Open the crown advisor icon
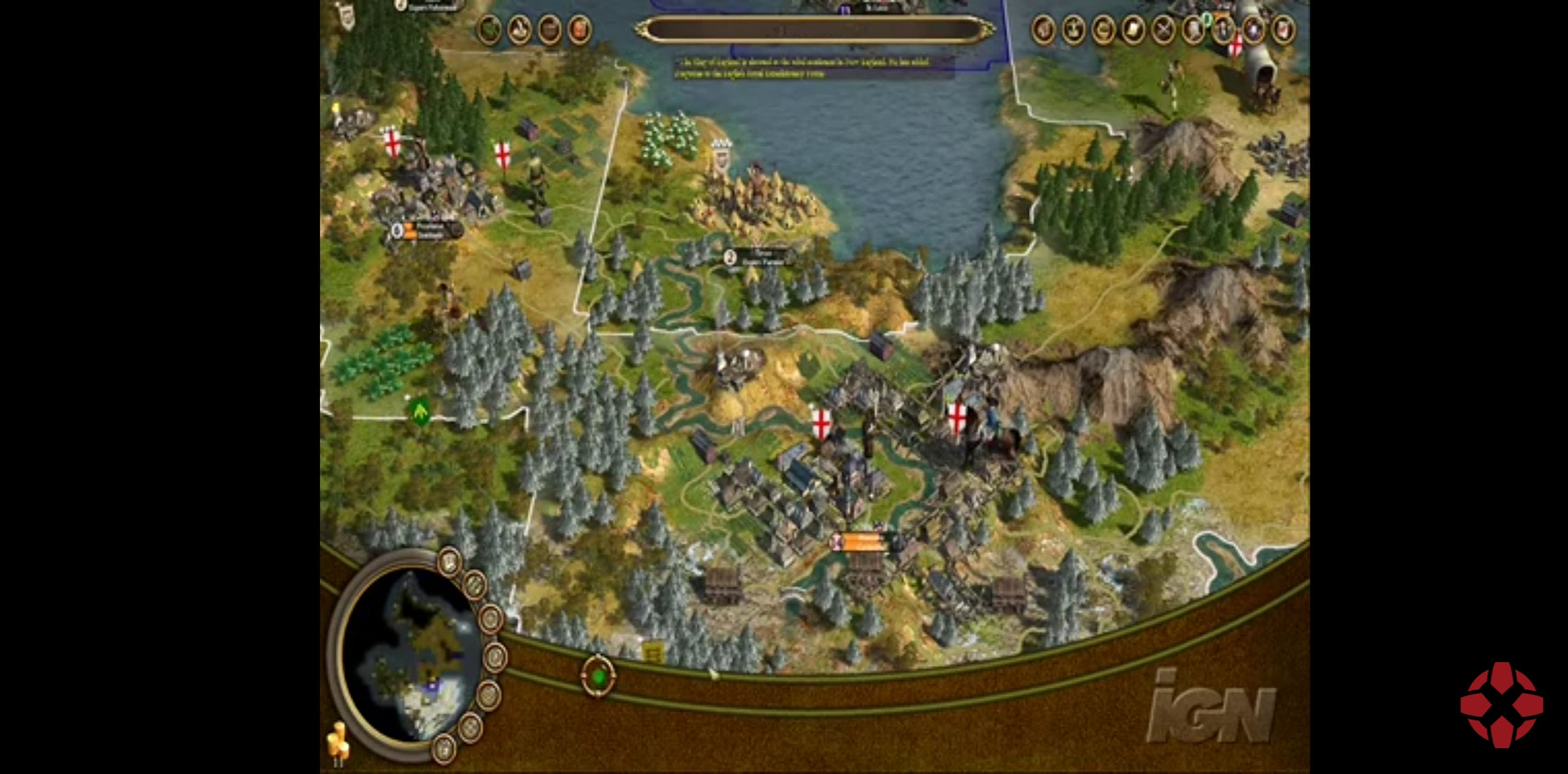Screen dimensions: 1568x774 1073,30
